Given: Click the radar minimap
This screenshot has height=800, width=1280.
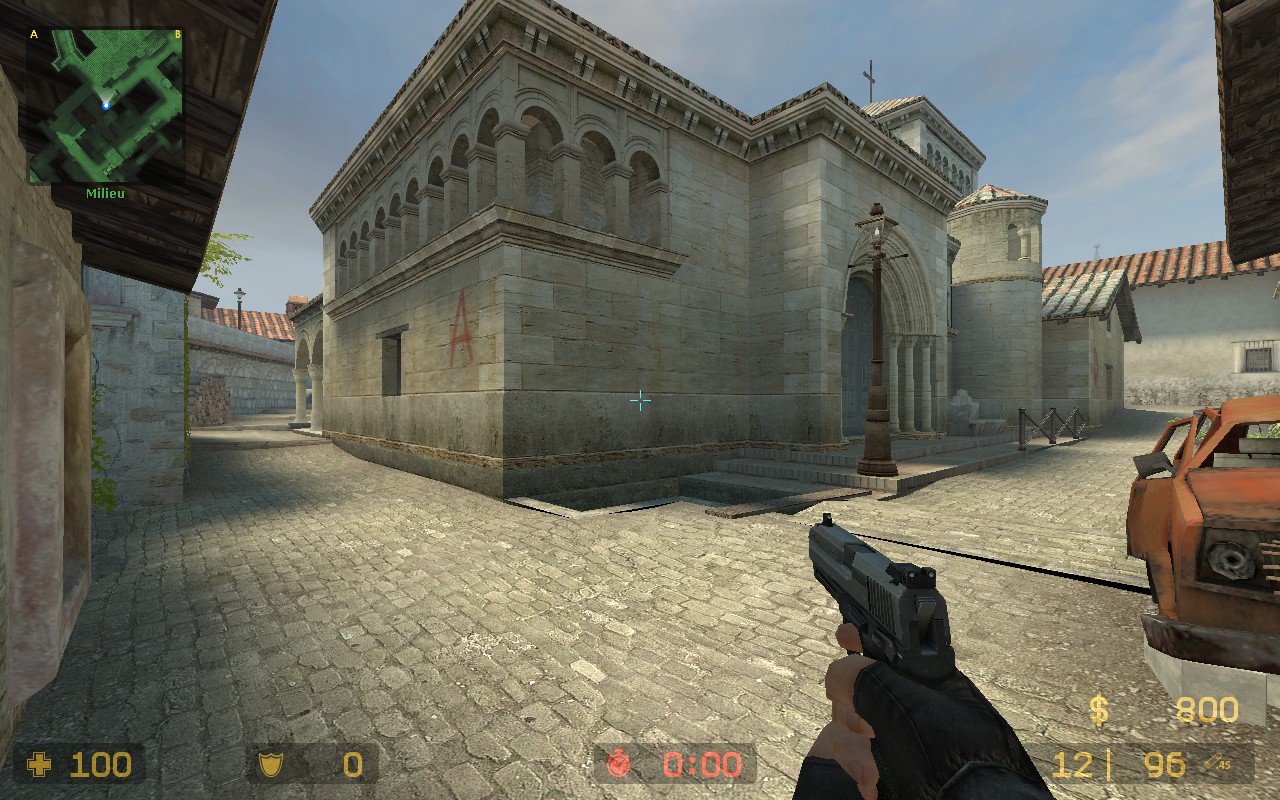Looking at the screenshot, I should [105, 106].
